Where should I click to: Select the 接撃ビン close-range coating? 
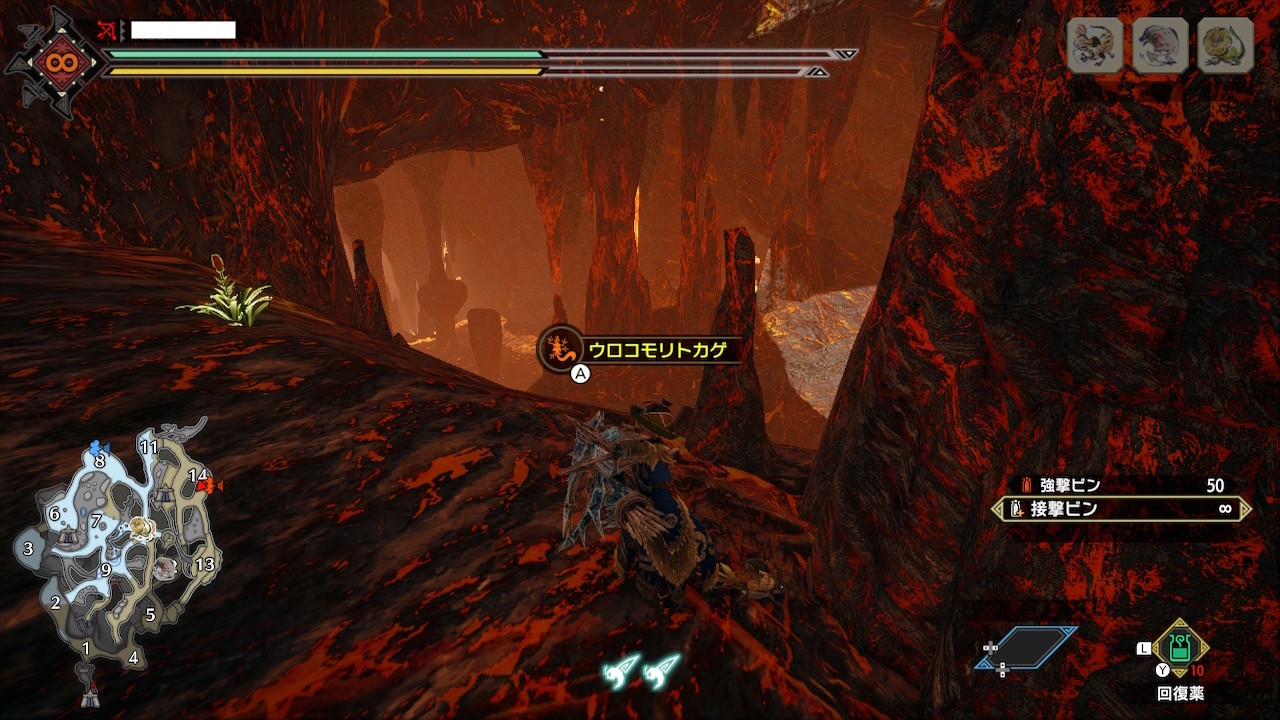(1120, 509)
